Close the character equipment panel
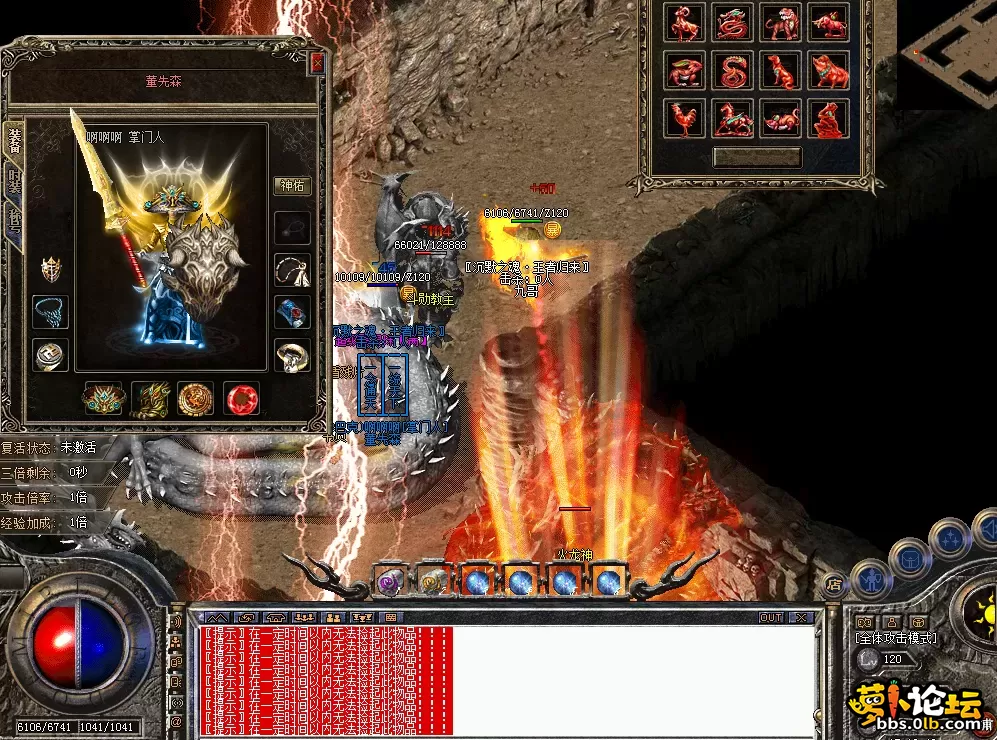The width and height of the screenshot is (997, 740). (318, 63)
